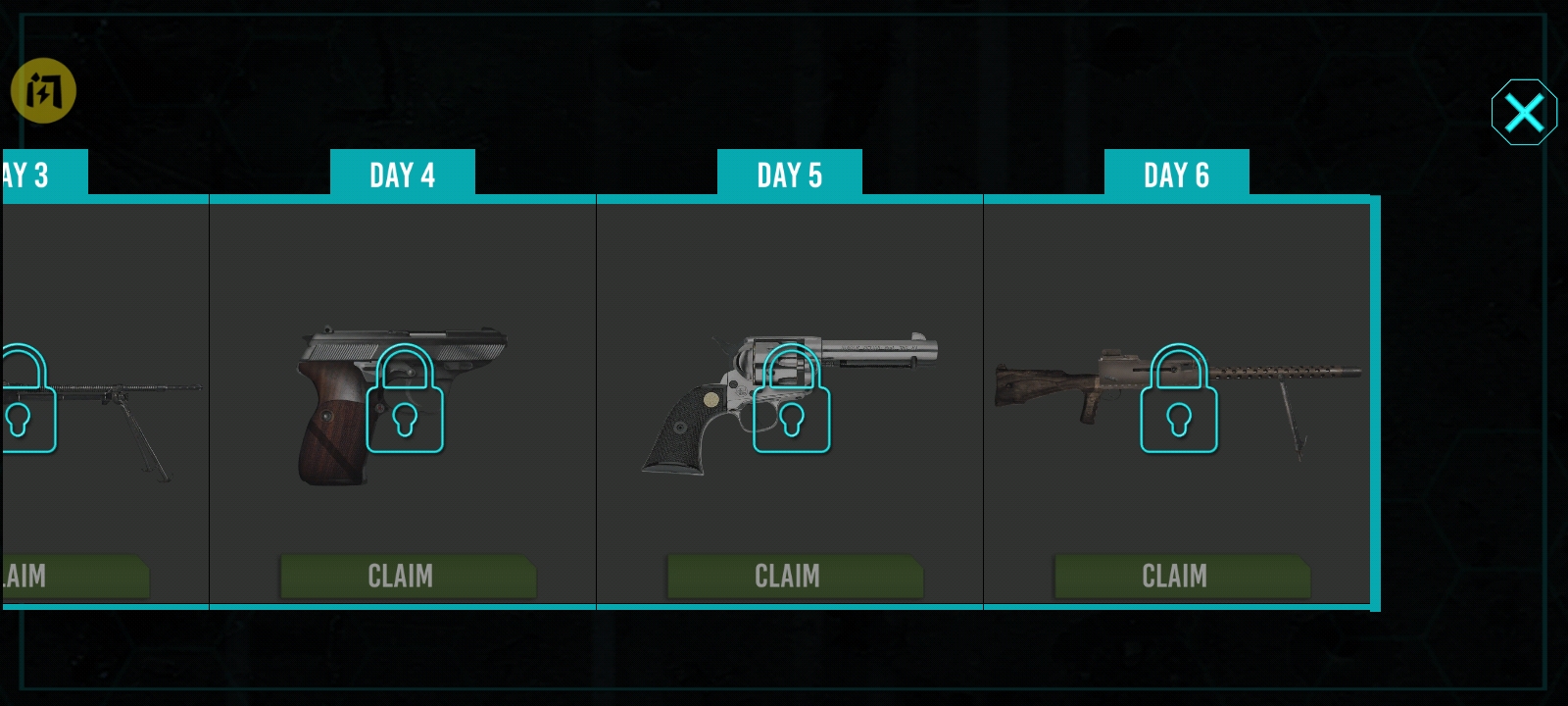Claim the Day 3 reward

pyautogui.click(x=73, y=577)
